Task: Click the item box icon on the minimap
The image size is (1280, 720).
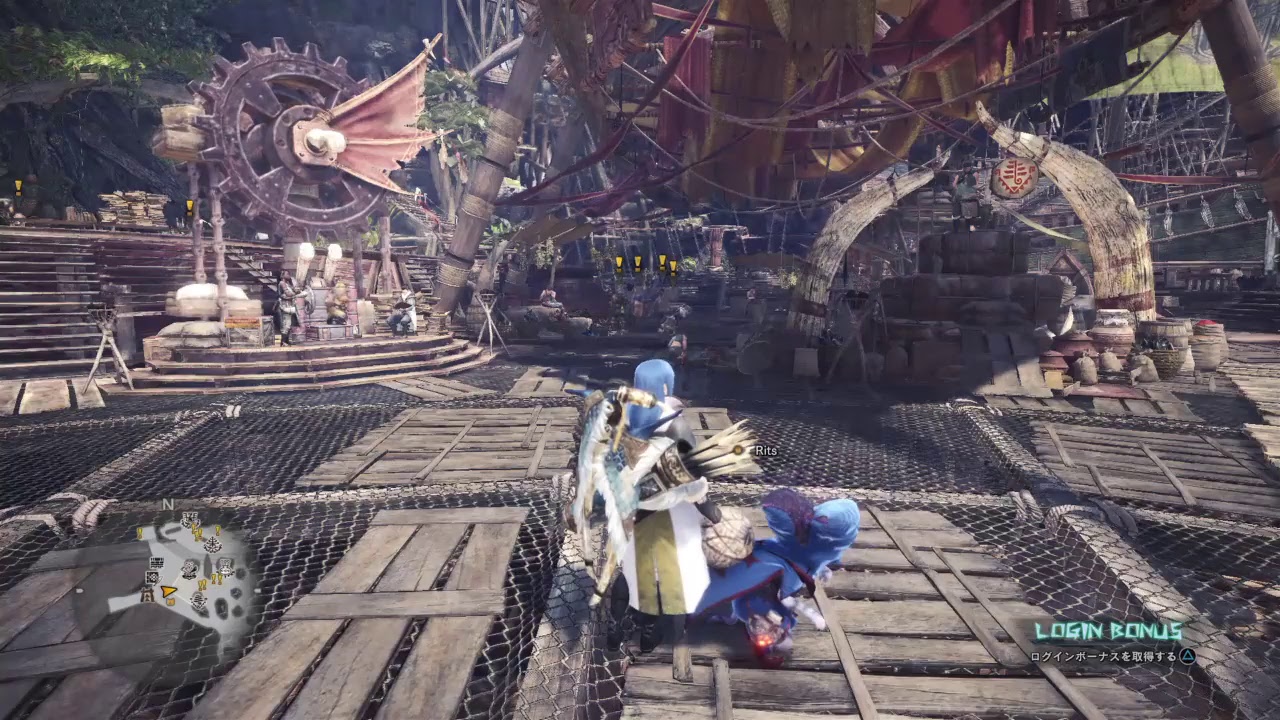Action: (171, 601)
